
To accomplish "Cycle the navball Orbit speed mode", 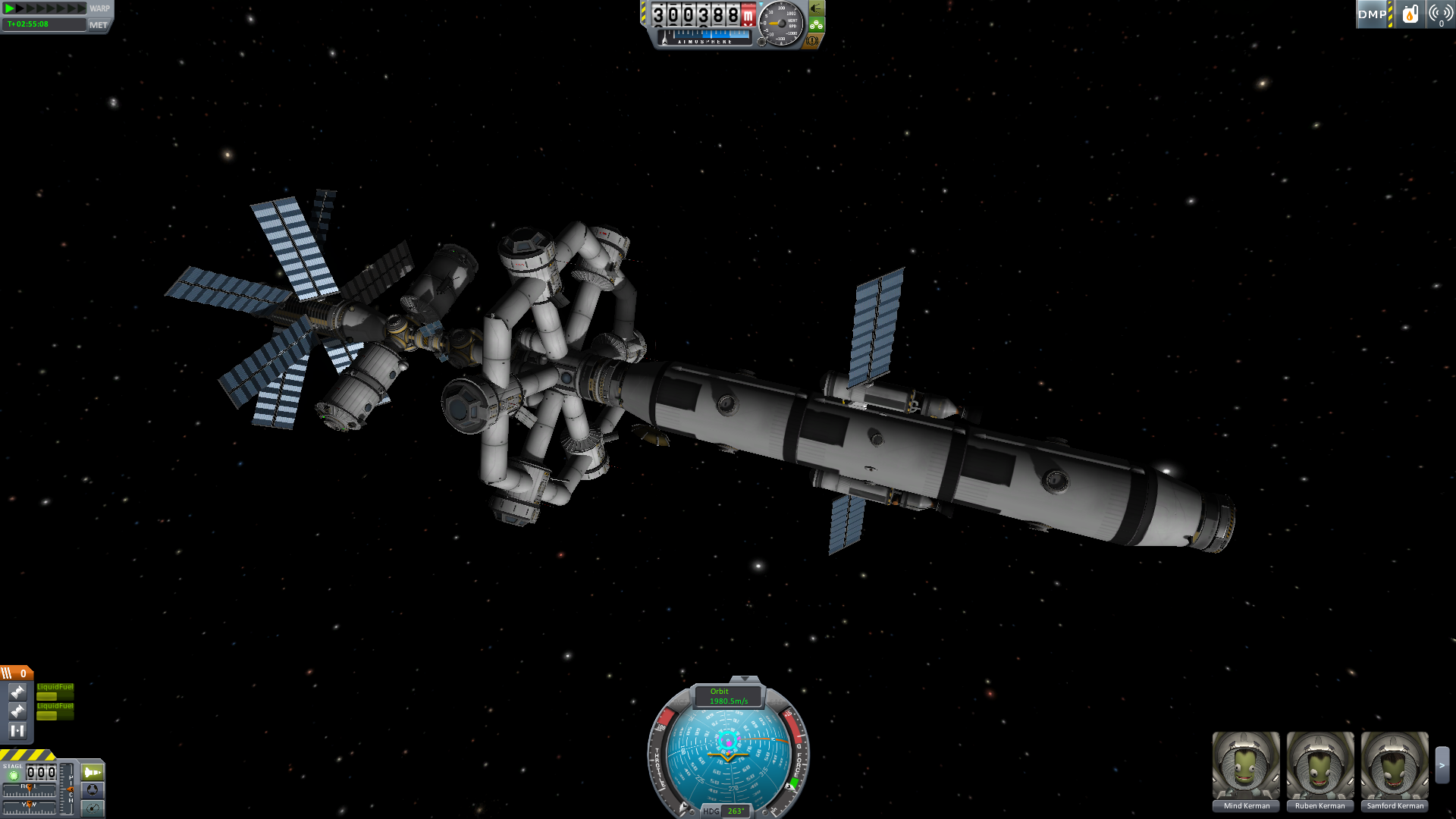I will [x=728, y=696].
